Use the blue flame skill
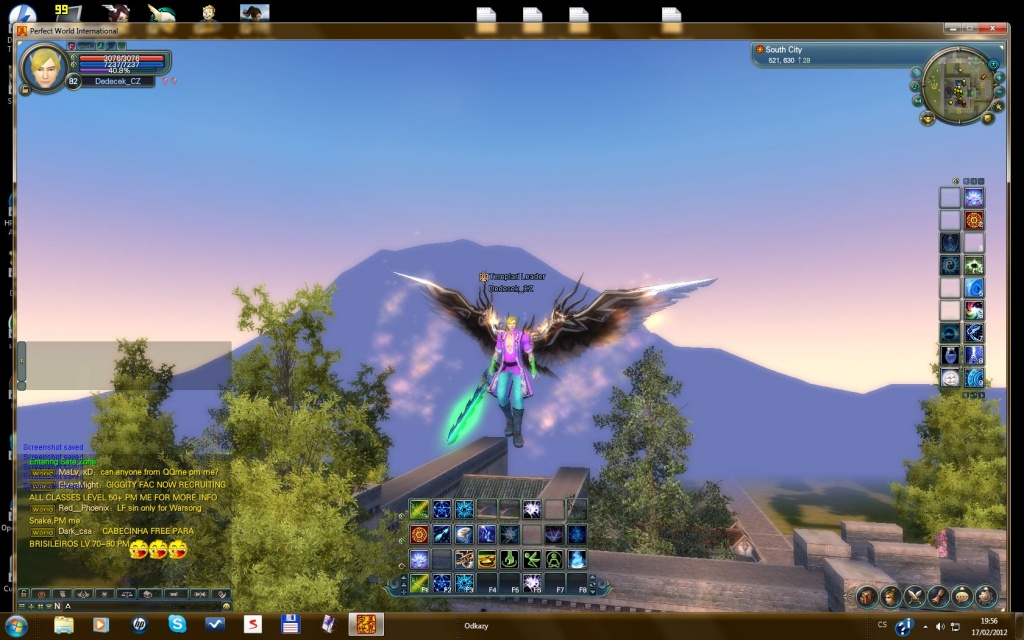 (577, 559)
